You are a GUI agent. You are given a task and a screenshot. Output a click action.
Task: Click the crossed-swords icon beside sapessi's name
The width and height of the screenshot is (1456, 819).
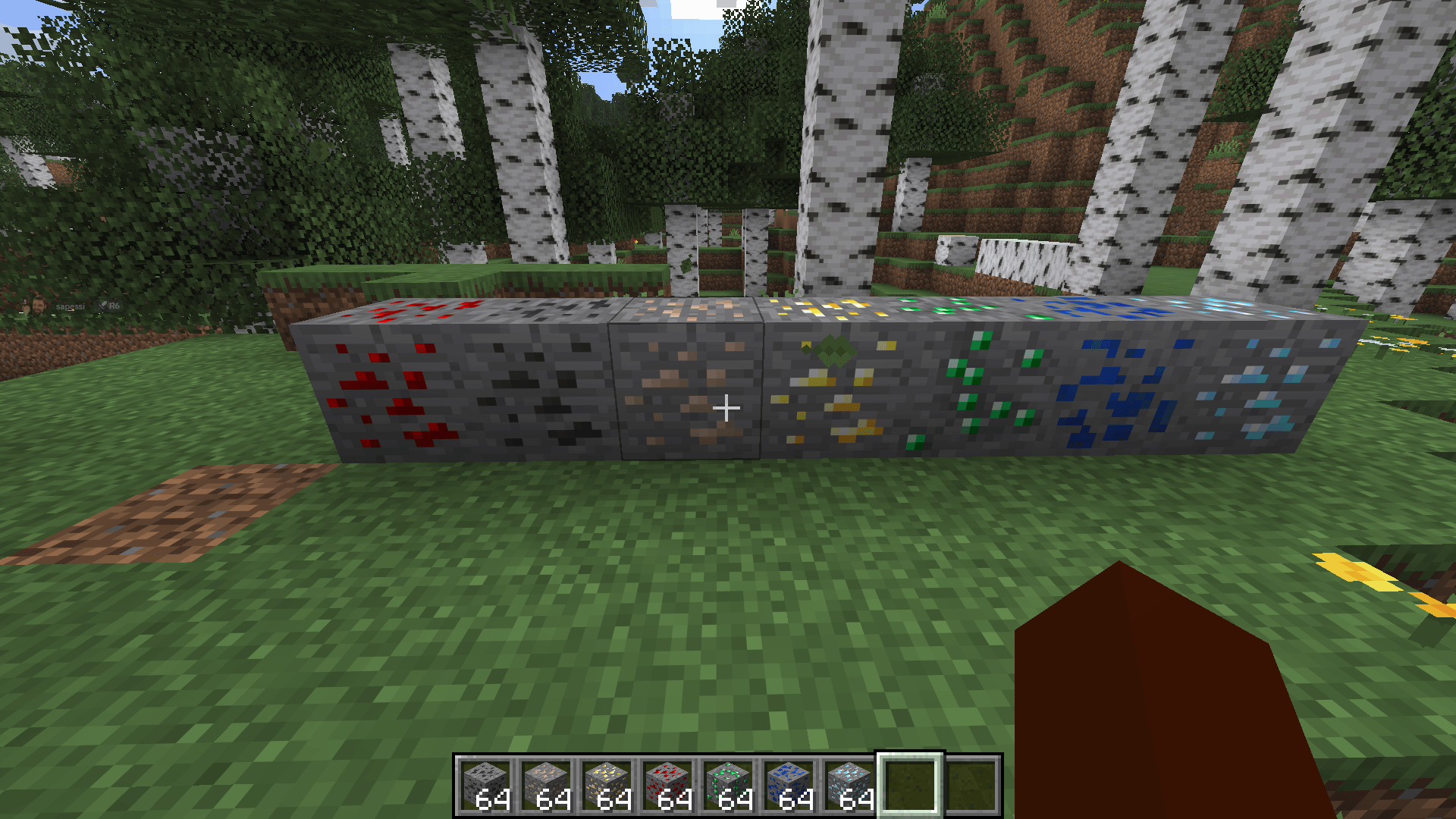click(x=101, y=306)
